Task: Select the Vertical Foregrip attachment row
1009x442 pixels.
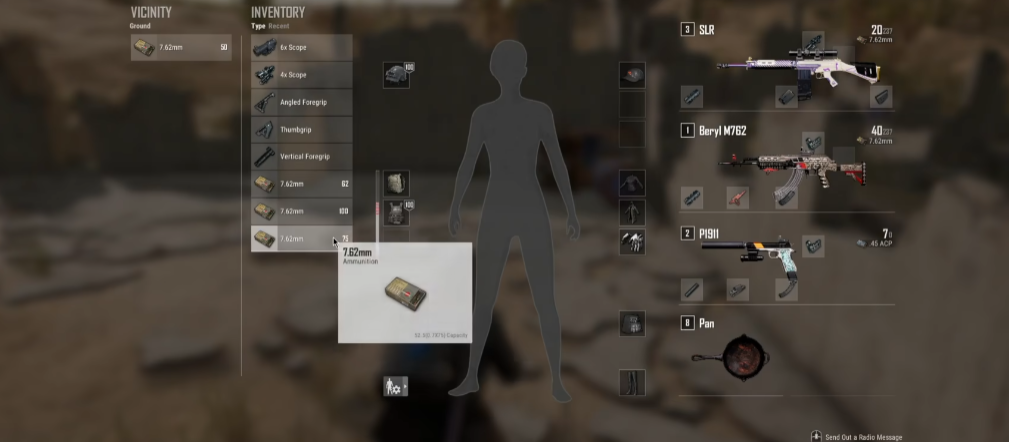Action: pyautogui.click(x=301, y=157)
